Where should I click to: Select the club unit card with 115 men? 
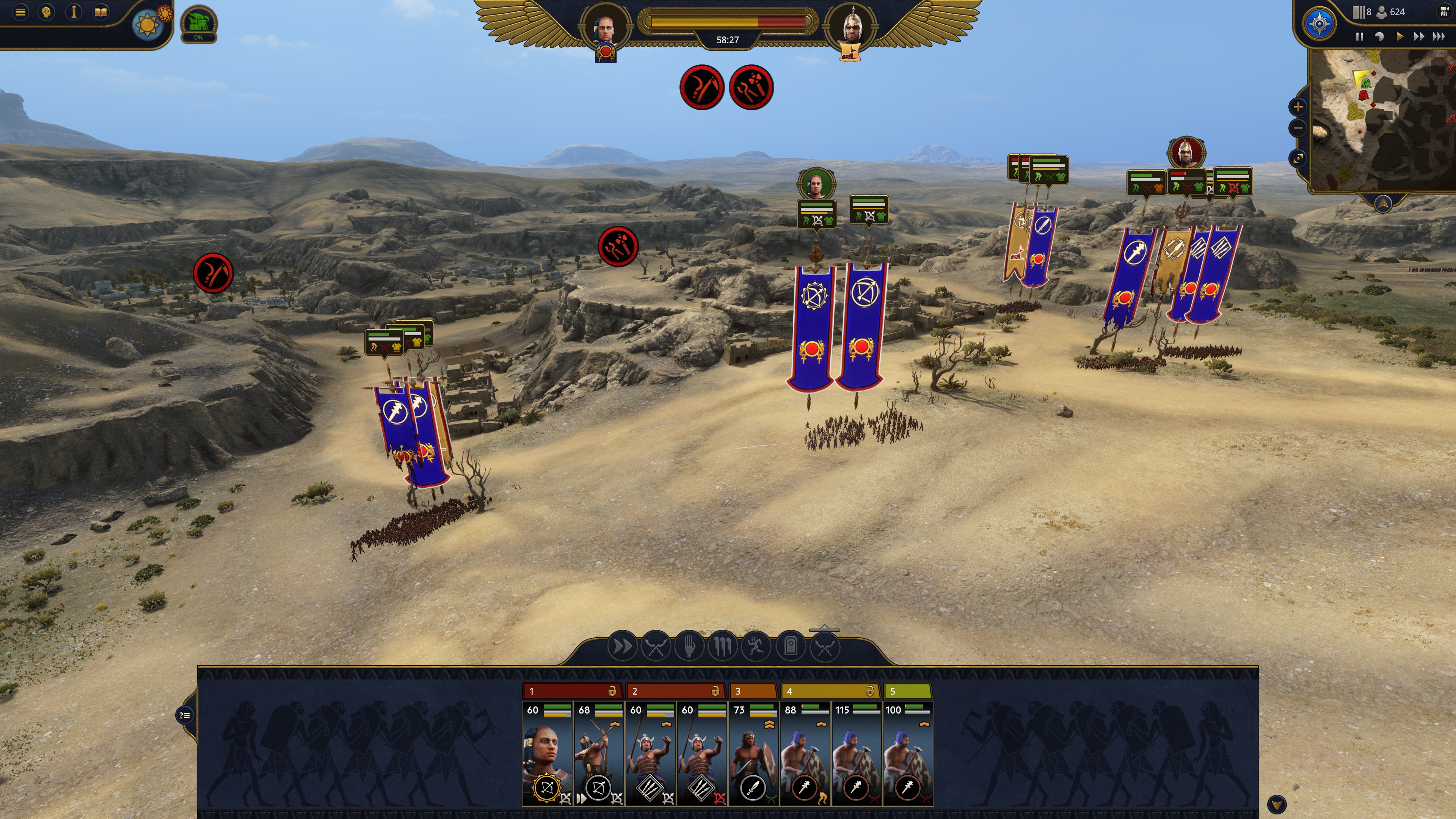tap(856, 755)
